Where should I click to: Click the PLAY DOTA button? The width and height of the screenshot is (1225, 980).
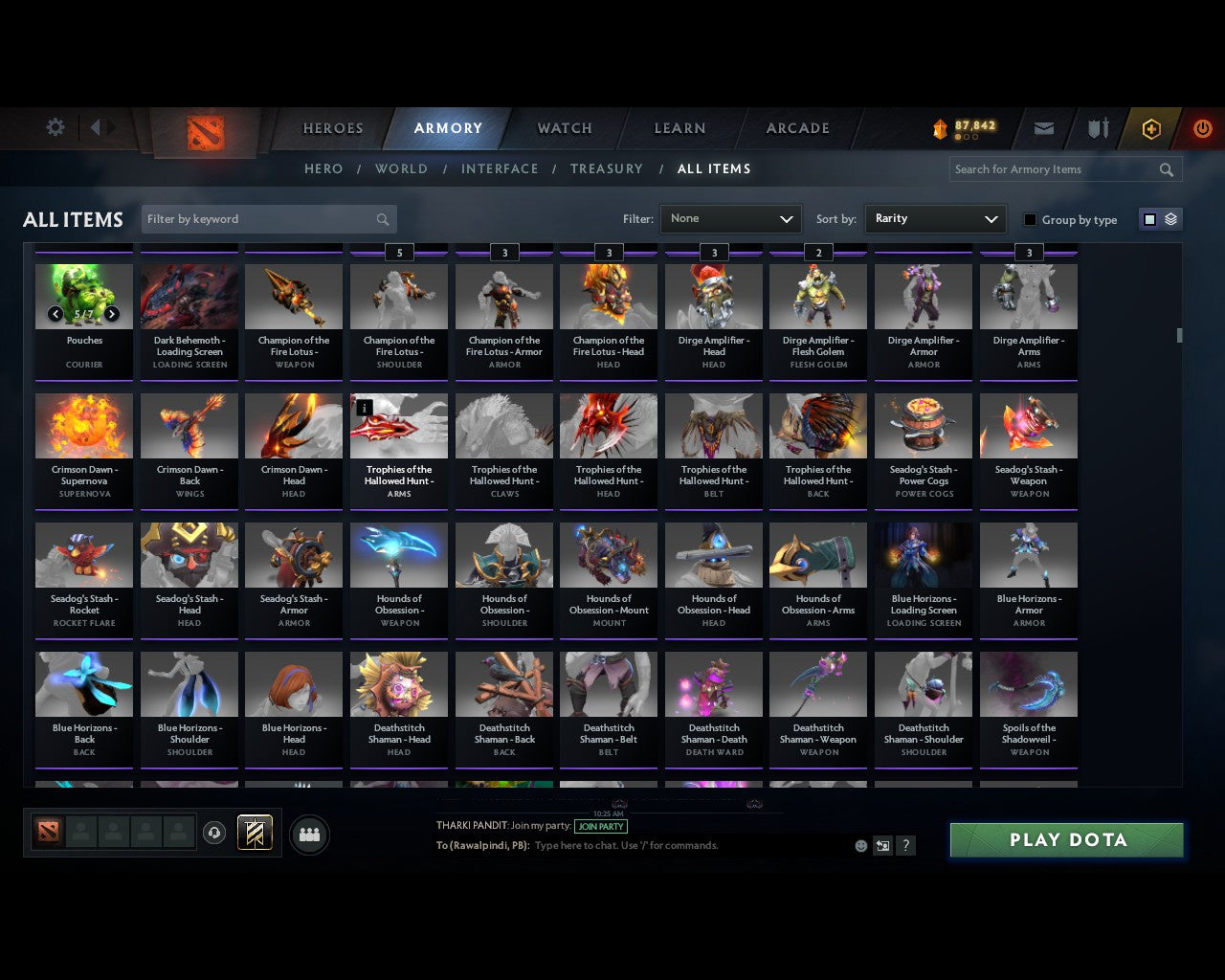(x=1066, y=839)
